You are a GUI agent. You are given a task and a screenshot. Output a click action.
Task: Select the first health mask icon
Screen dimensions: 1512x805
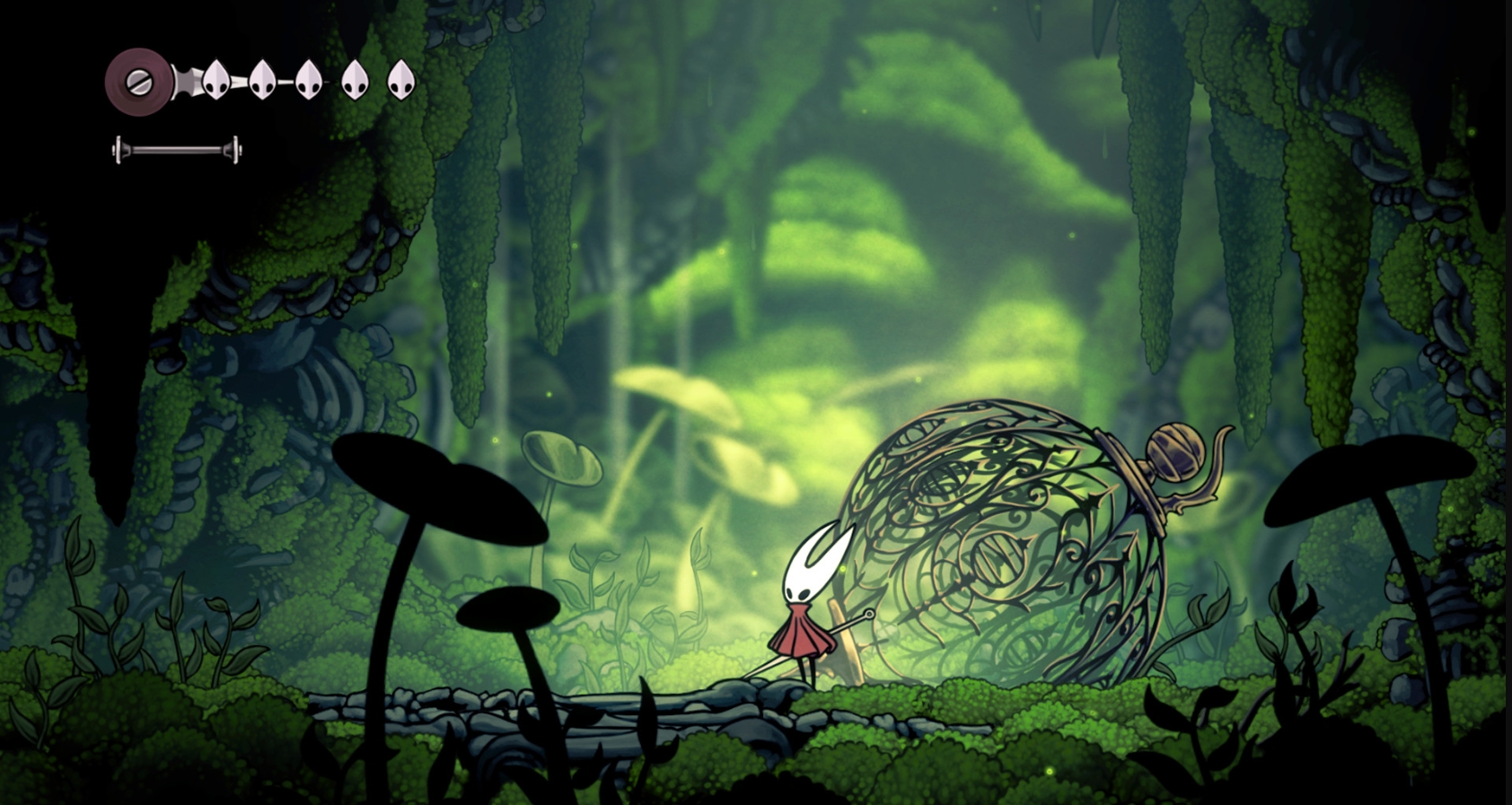(x=215, y=79)
